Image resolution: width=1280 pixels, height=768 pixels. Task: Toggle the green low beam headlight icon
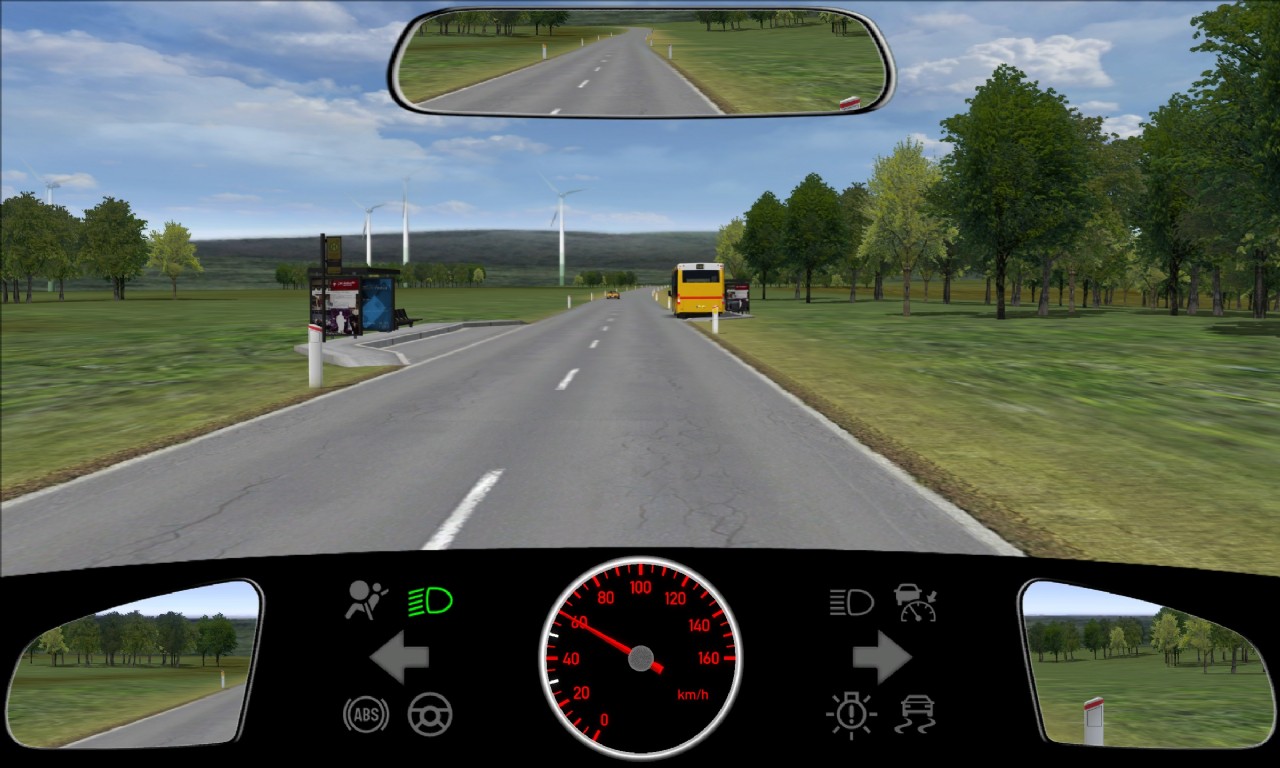click(430, 601)
